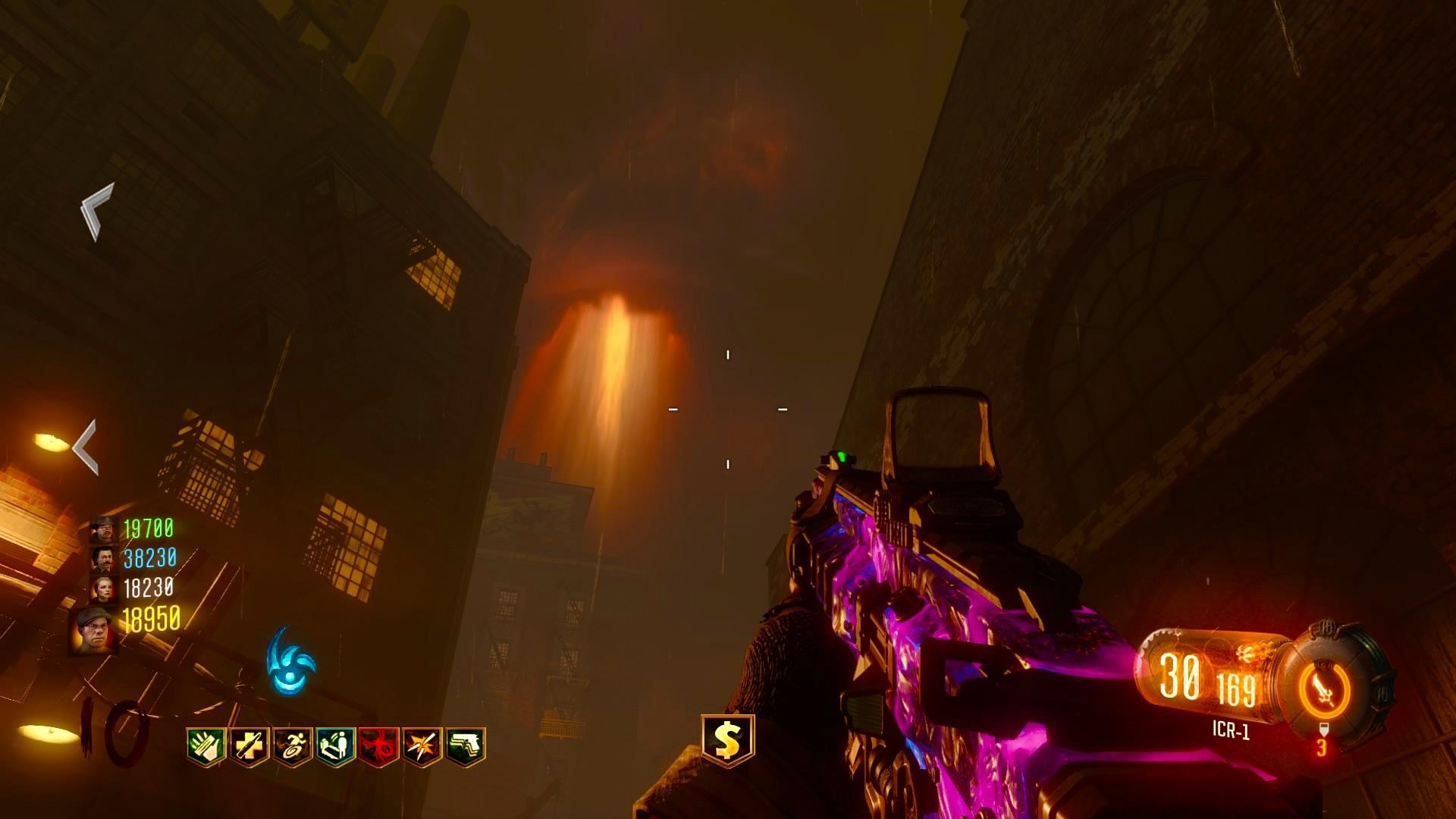1456x819 pixels.
Task: Click the gold dollar sign icon
Action: [x=727, y=740]
